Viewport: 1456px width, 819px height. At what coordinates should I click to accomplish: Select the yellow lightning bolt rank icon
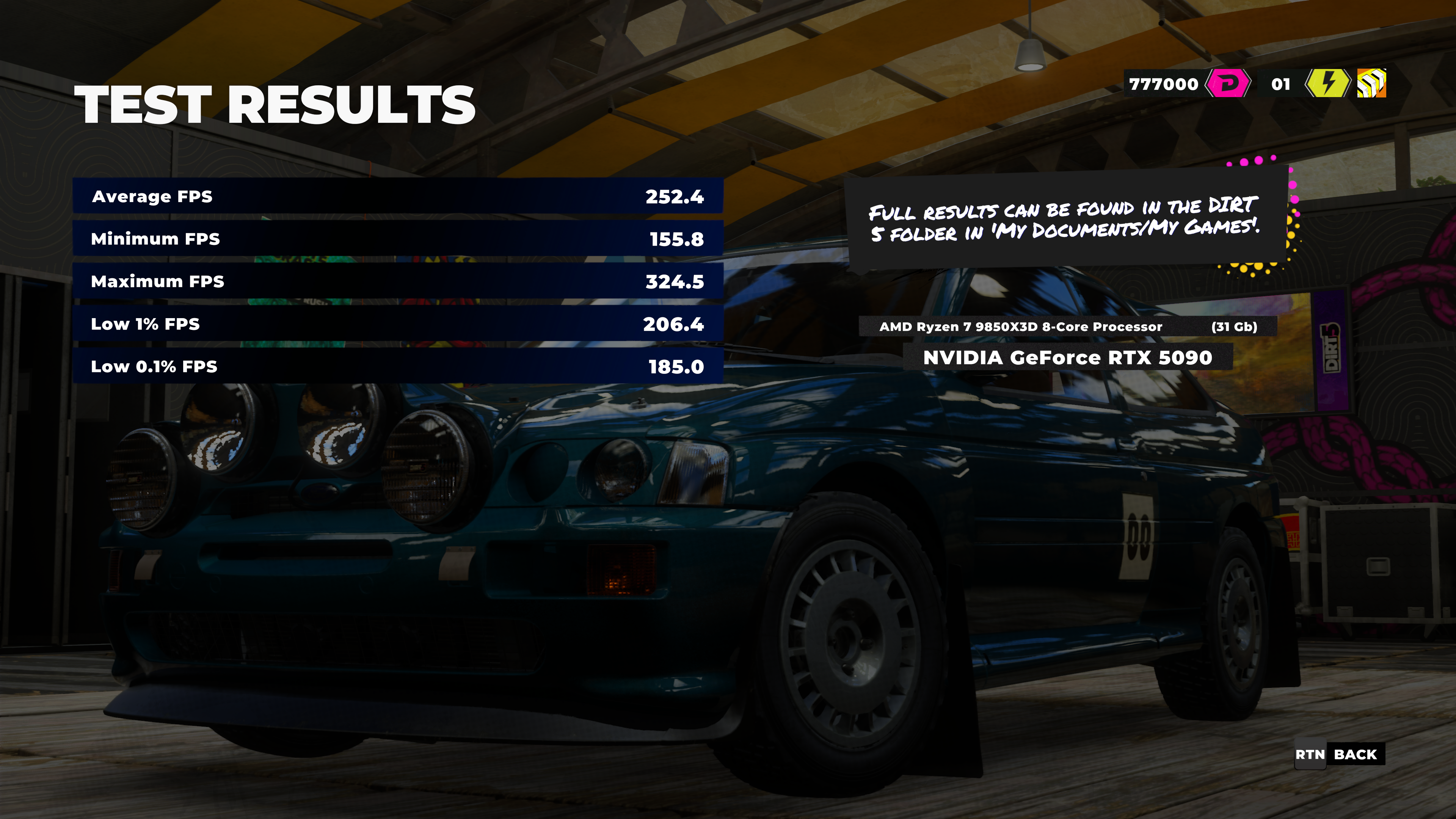pyautogui.click(x=1327, y=84)
